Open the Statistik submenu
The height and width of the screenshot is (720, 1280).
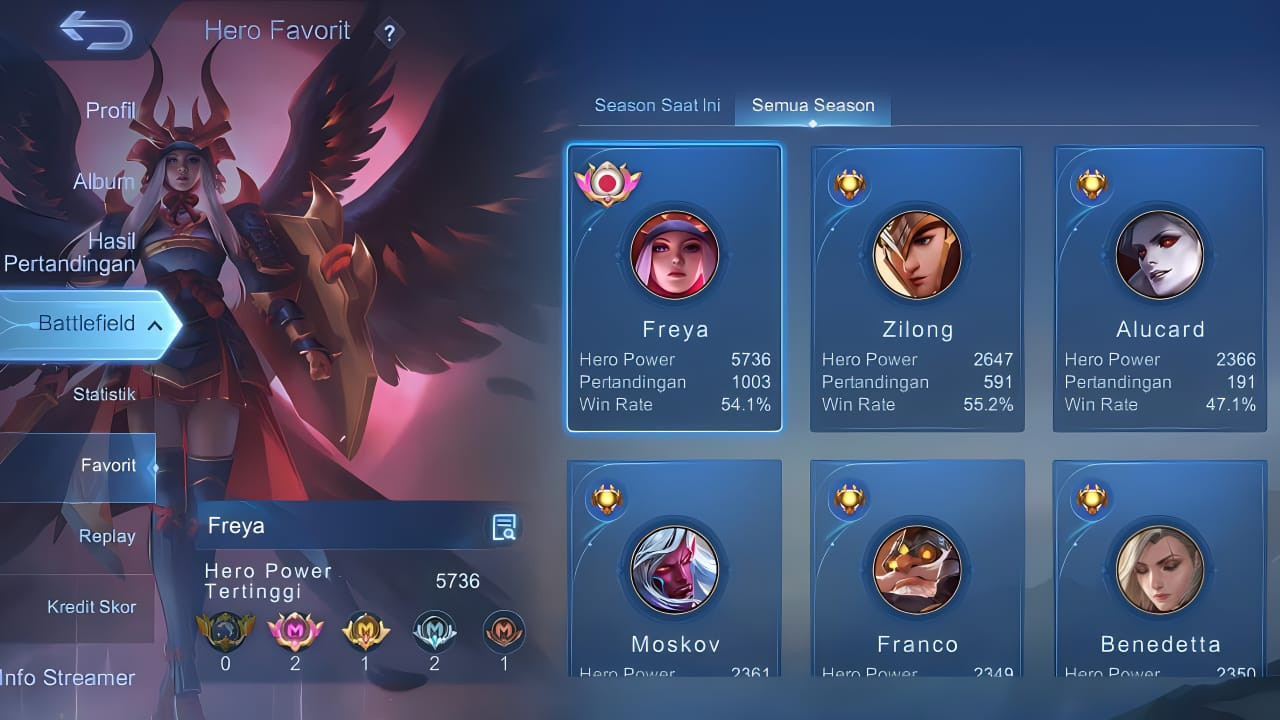point(104,394)
